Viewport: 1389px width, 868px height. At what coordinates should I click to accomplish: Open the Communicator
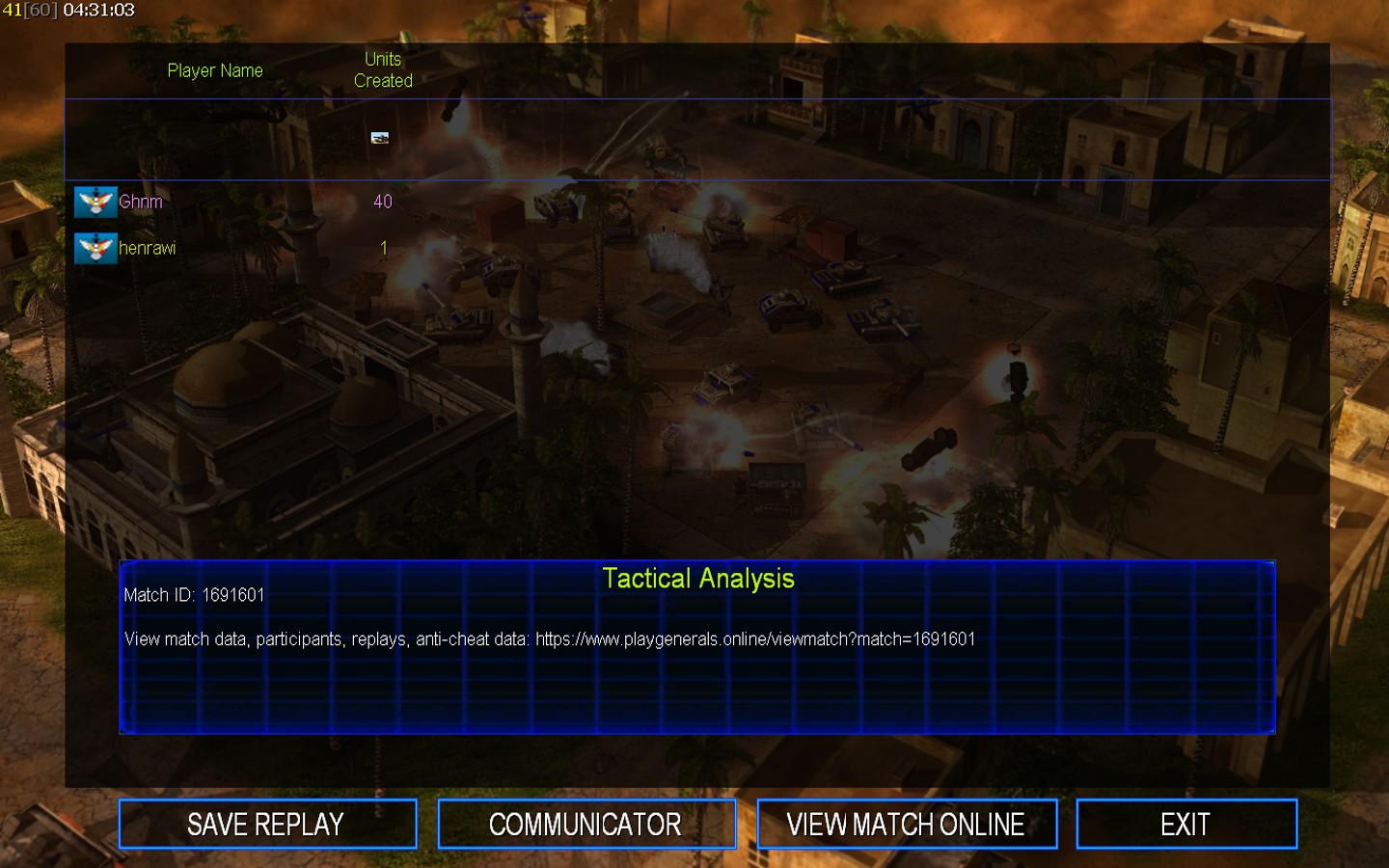586,824
